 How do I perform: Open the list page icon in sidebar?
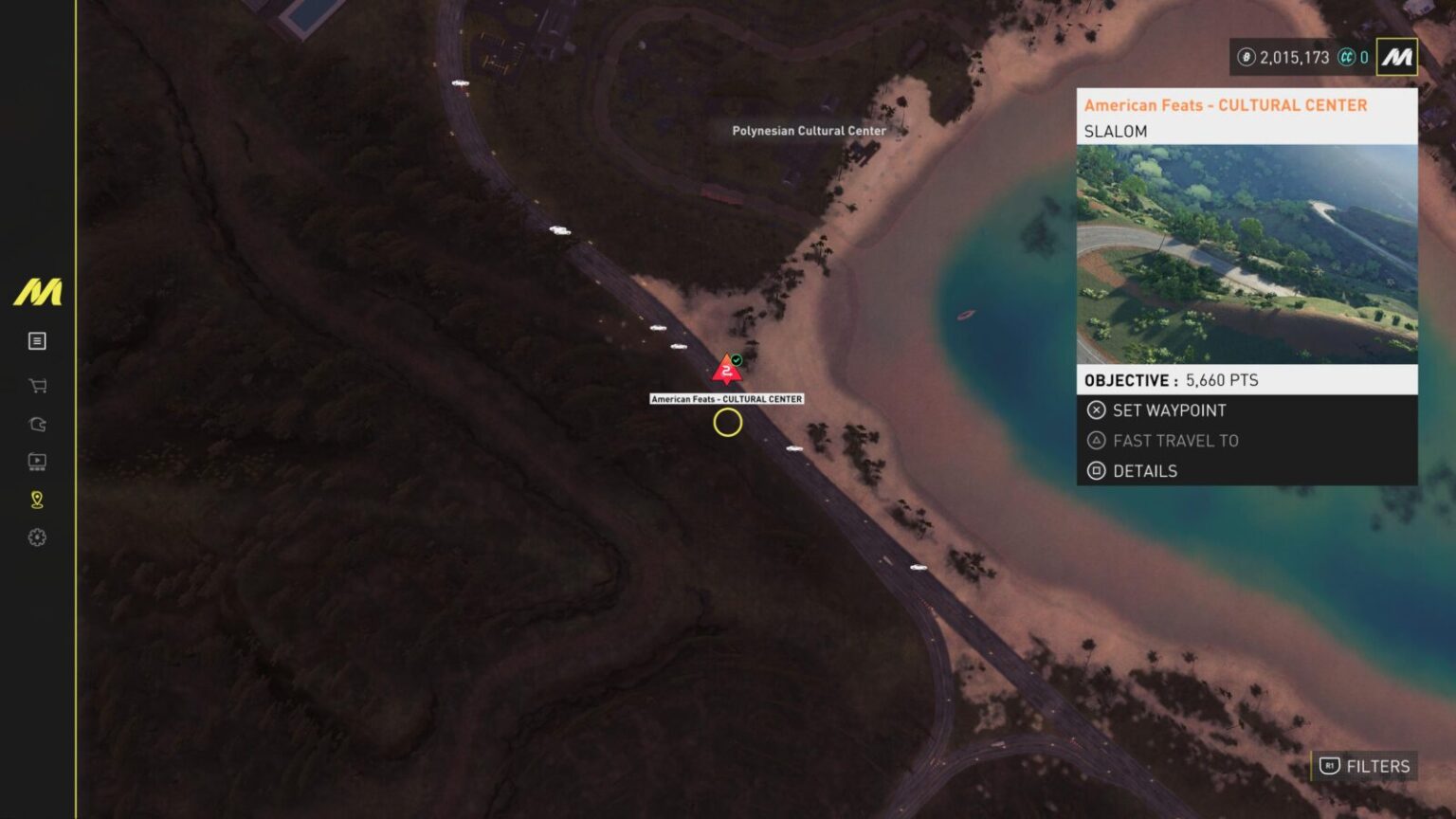point(38,341)
